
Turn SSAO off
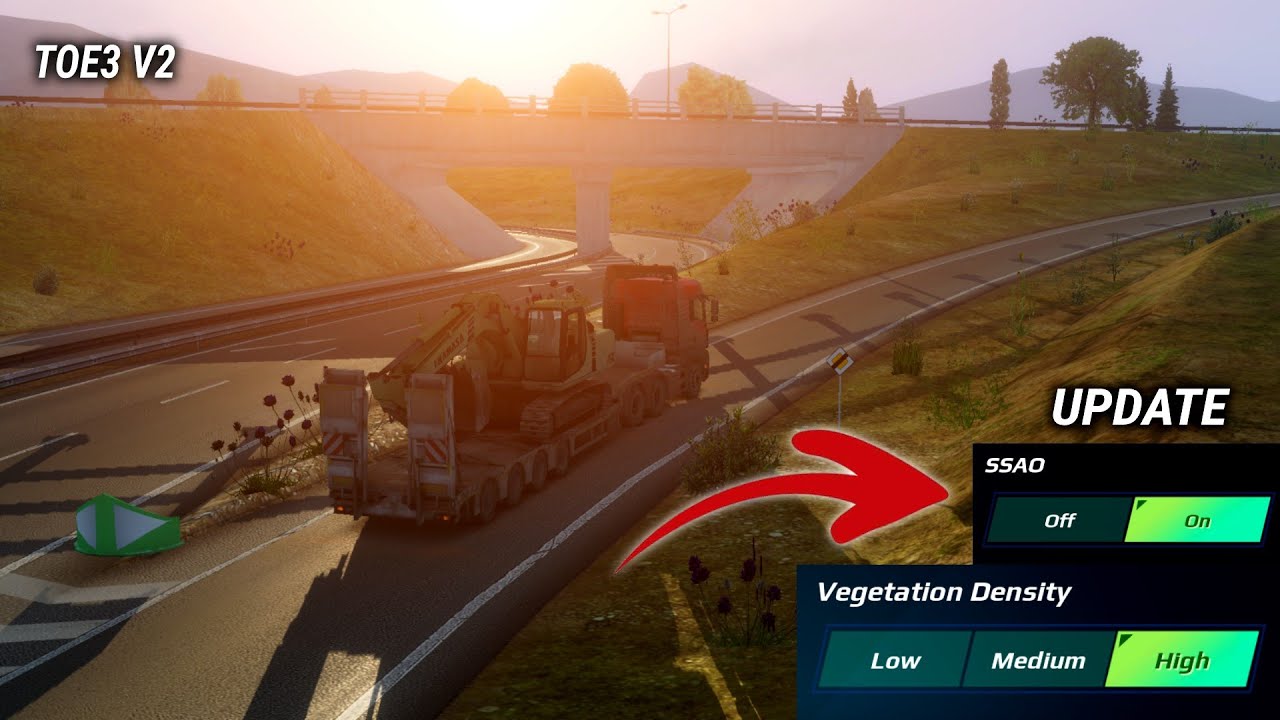pos(1058,520)
